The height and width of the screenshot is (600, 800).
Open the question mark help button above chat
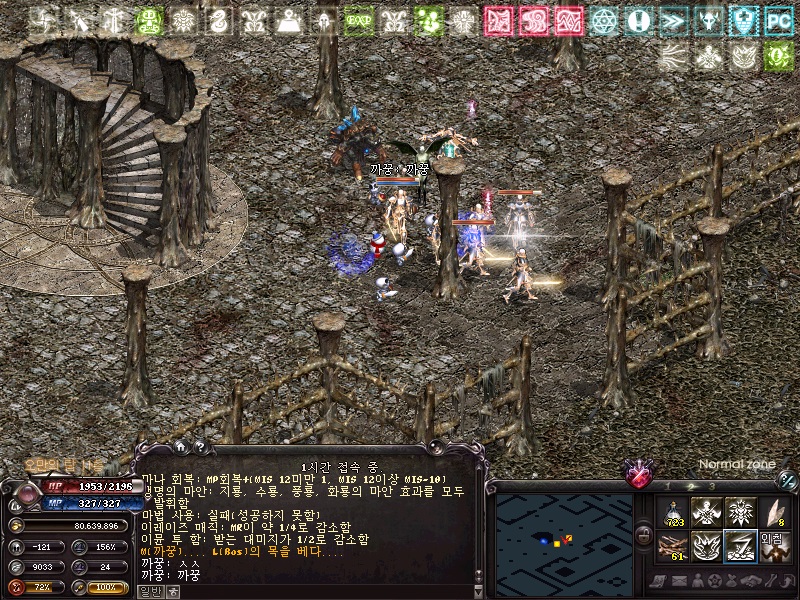pyautogui.click(x=199, y=447)
